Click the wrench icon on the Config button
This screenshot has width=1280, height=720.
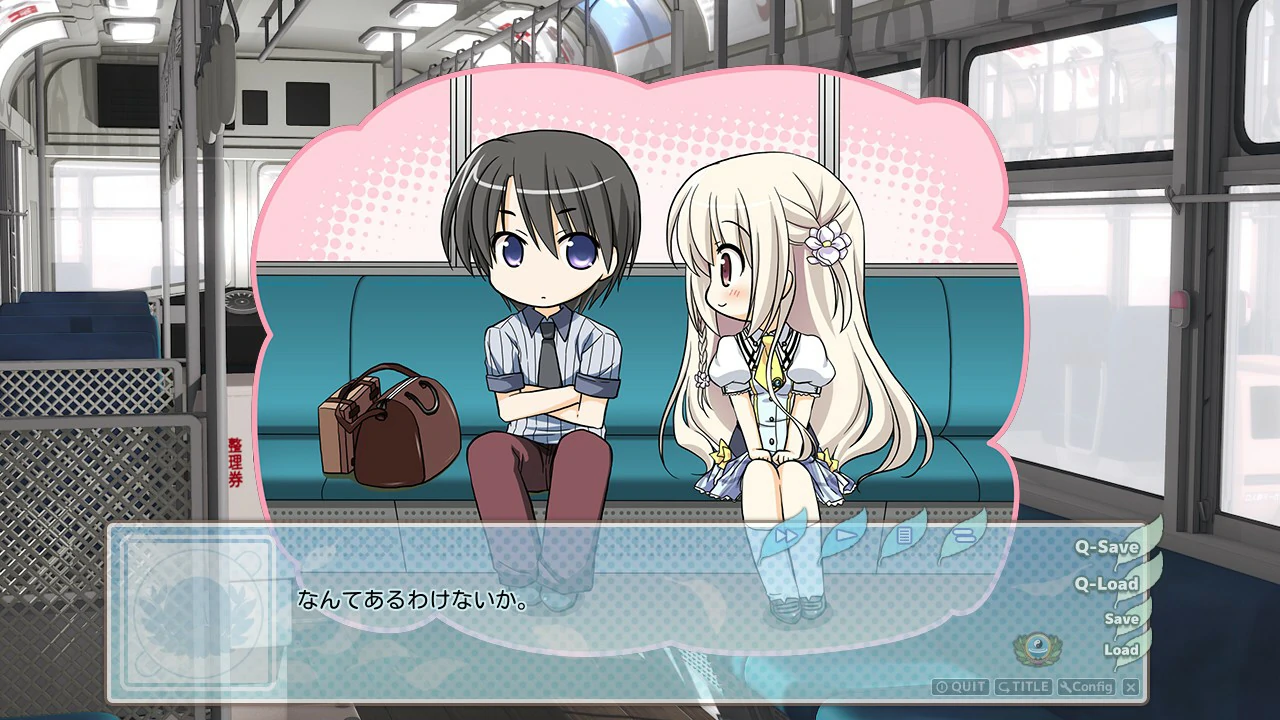tap(1065, 687)
